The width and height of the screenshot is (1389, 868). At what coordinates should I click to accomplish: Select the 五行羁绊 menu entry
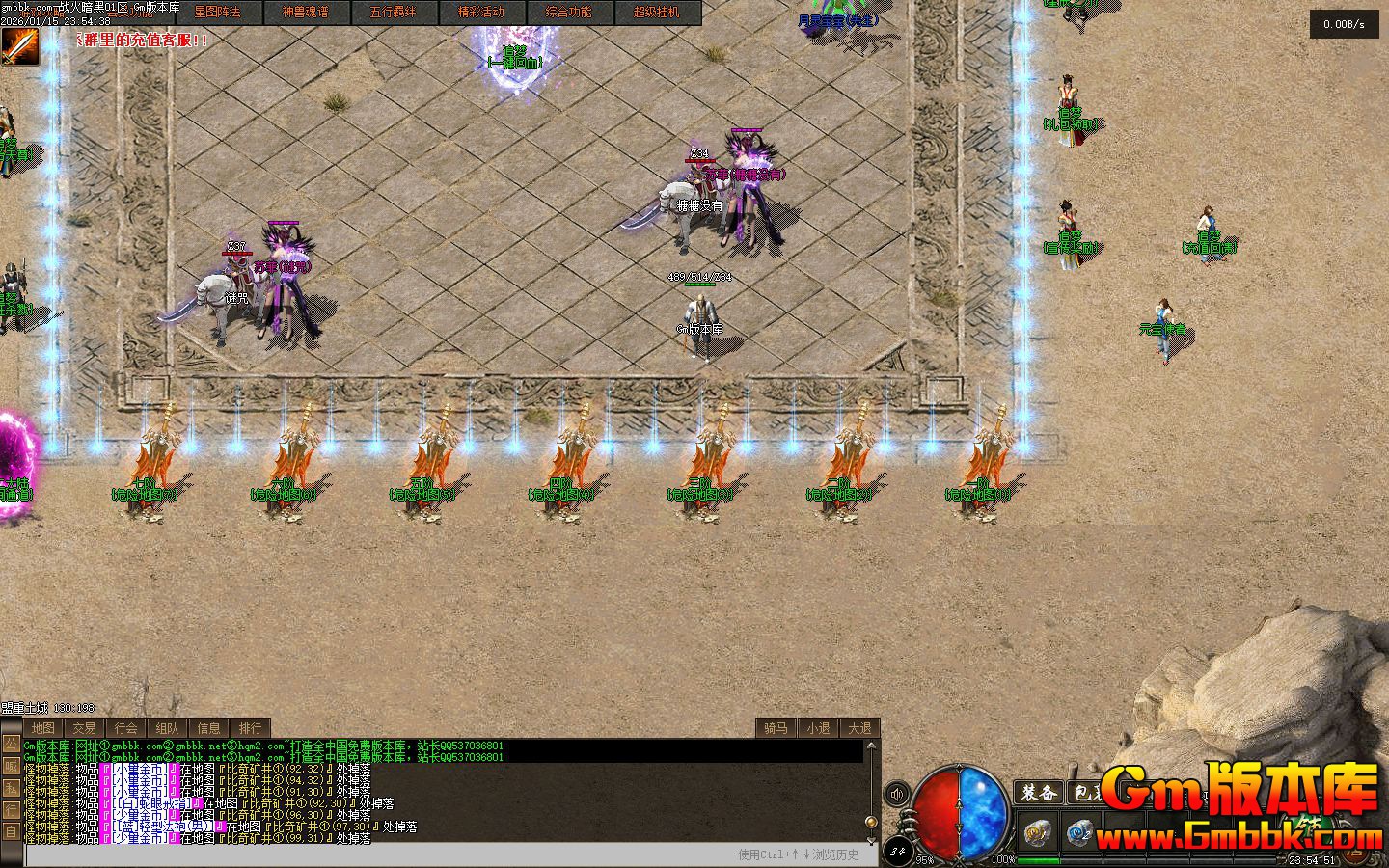click(394, 13)
